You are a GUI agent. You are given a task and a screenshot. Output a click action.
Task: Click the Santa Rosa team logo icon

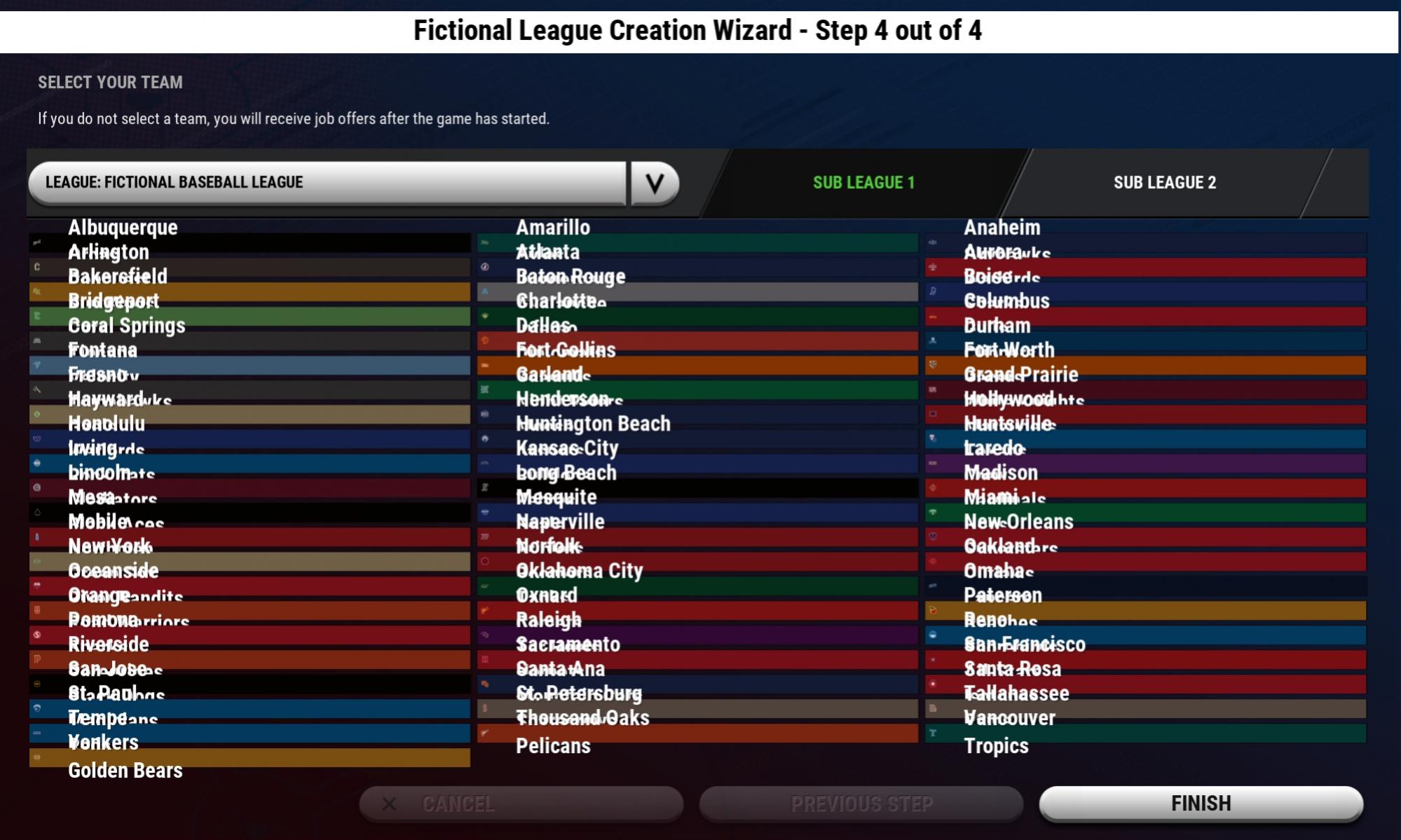[x=934, y=660]
